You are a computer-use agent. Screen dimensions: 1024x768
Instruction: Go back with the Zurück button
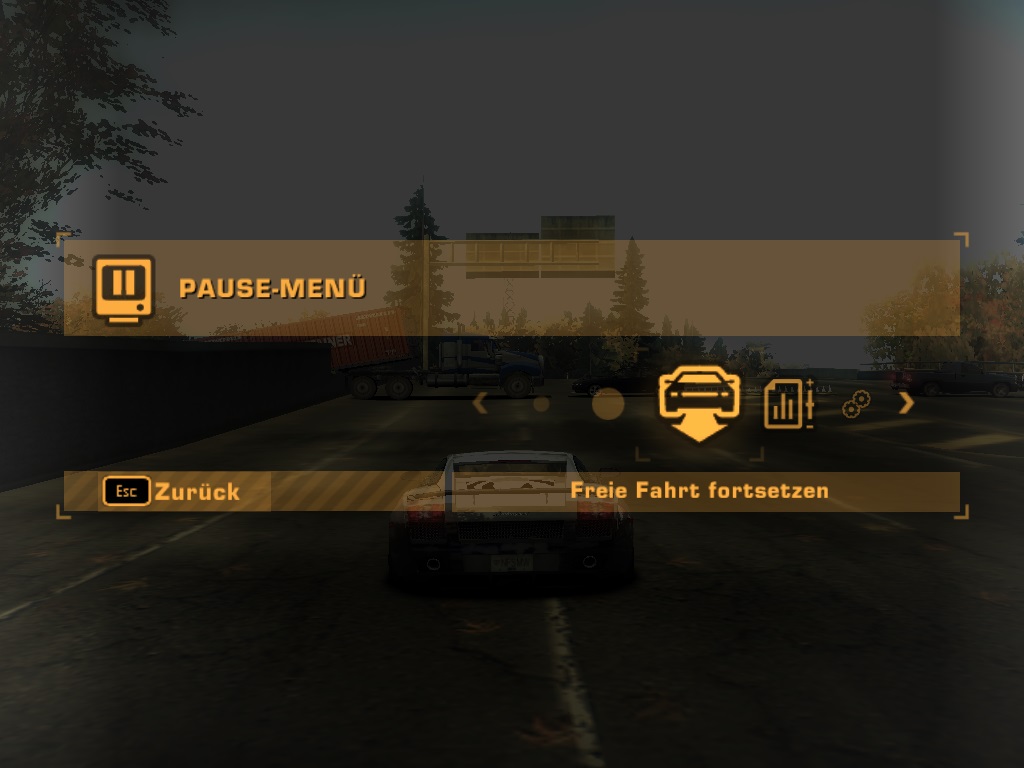[172, 491]
